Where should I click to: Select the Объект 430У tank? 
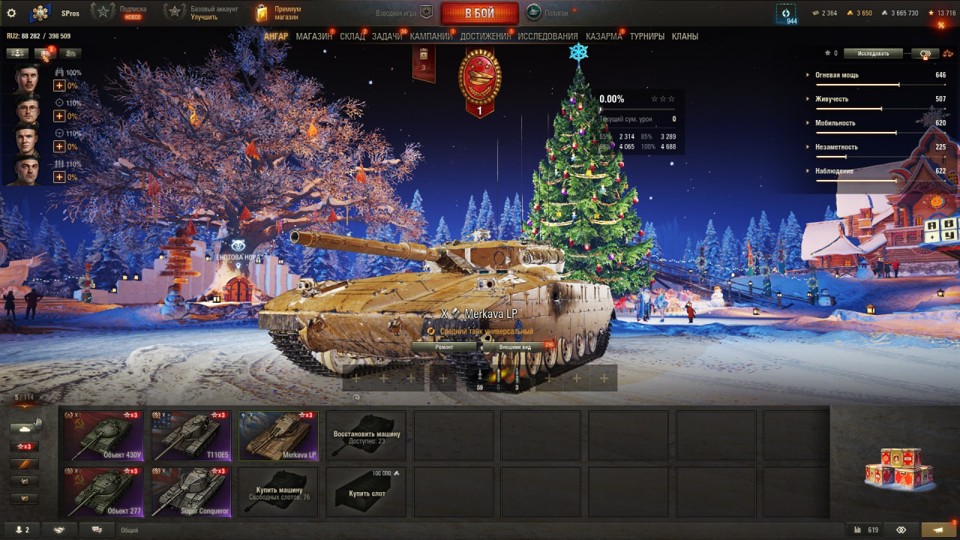coord(102,435)
